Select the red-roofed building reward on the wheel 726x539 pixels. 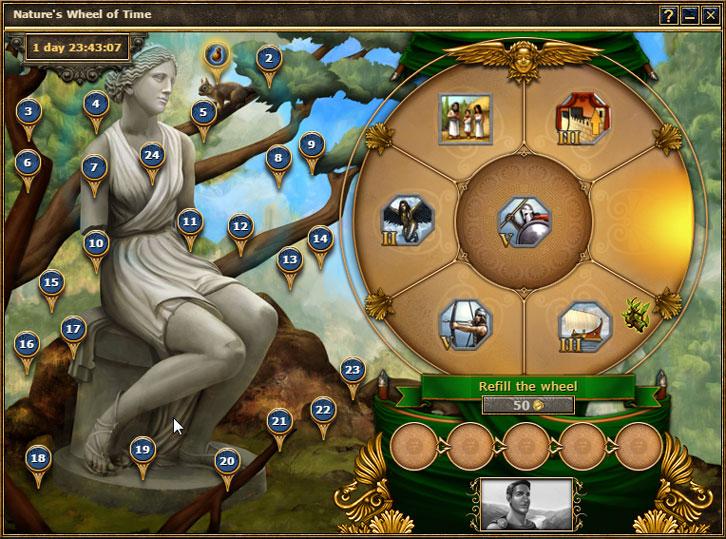click(582, 119)
